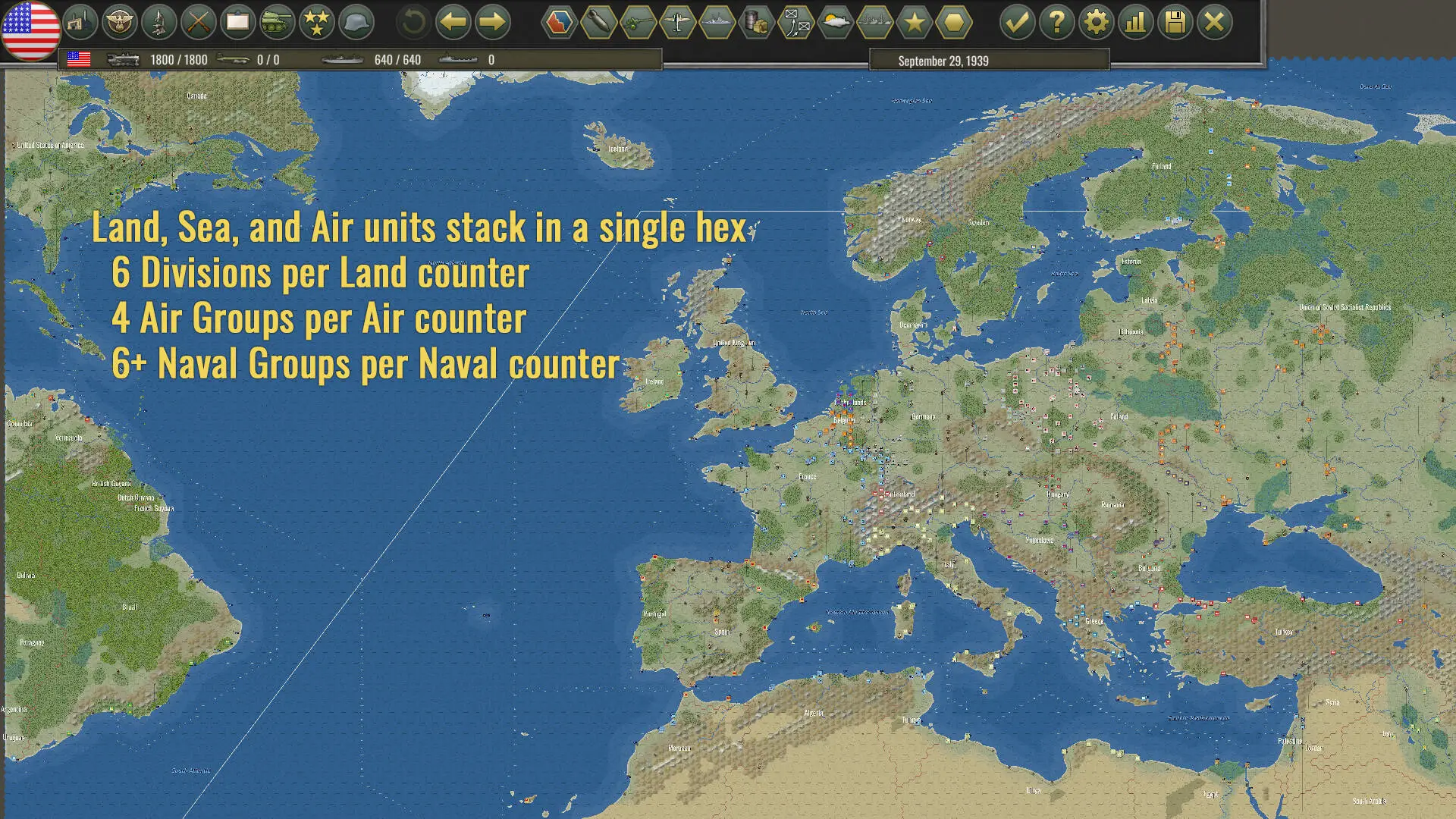This screenshot has height=819, width=1456.
Task: Undo the last action
Action: click(x=412, y=23)
